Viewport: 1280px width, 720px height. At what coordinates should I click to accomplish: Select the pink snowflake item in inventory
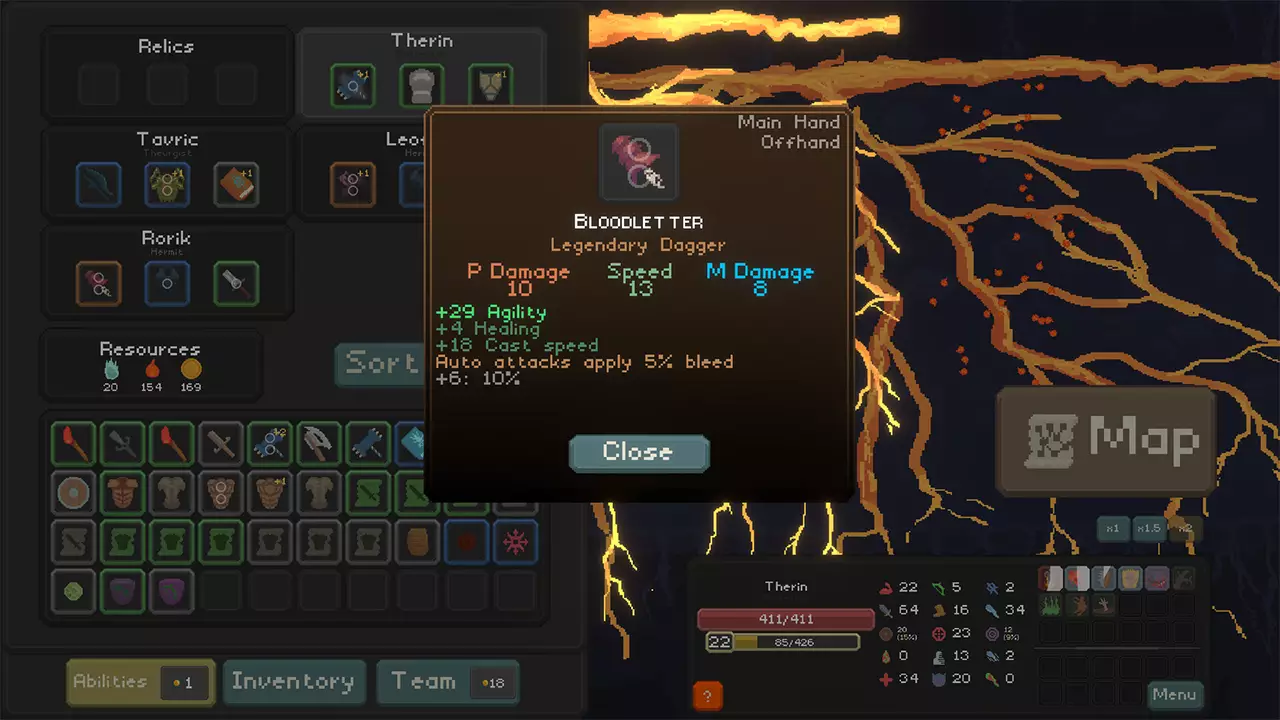pyautogui.click(x=514, y=542)
